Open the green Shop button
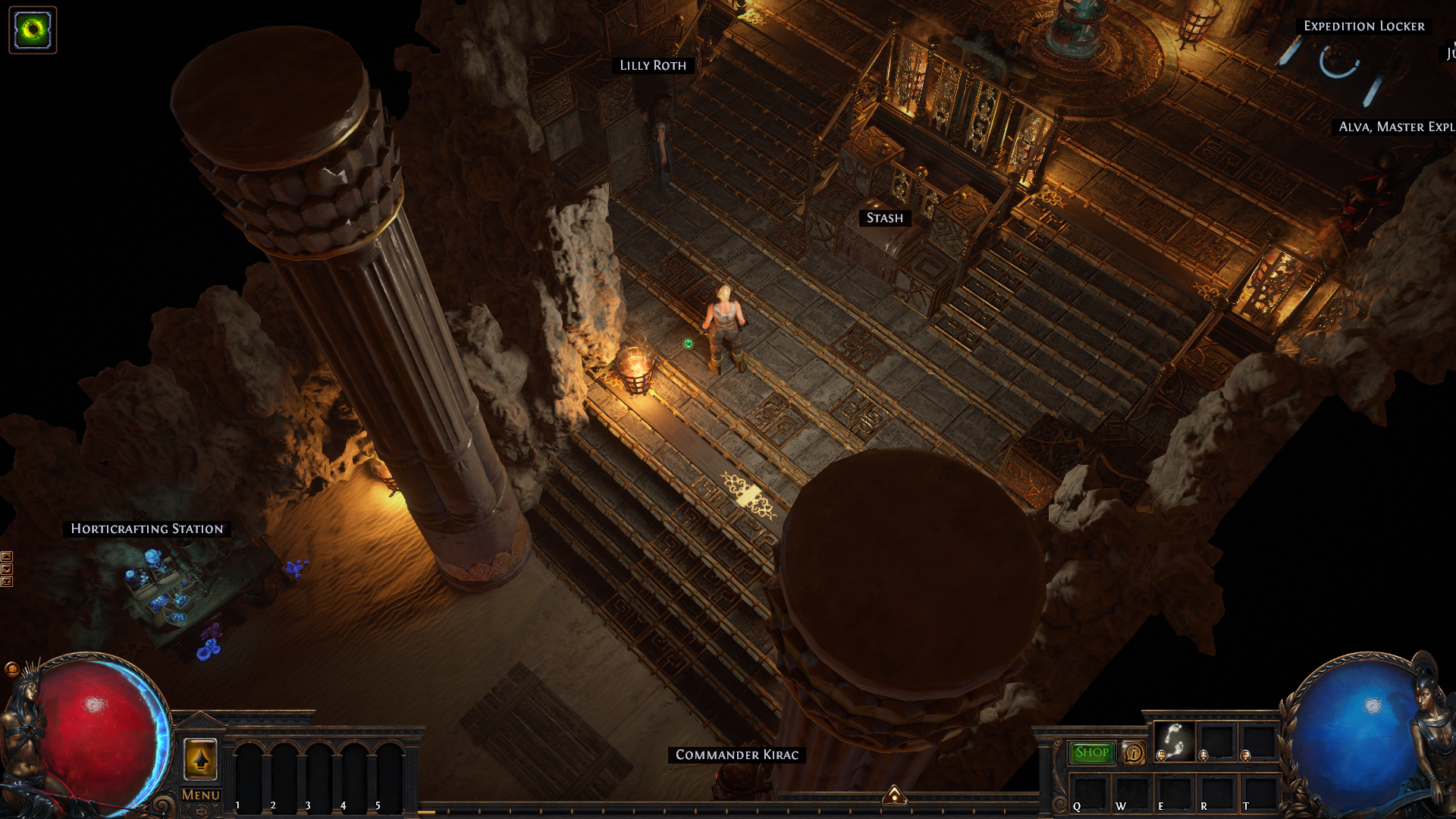The height and width of the screenshot is (819, 1456). pyautogui.click(x=1092, y=752)
